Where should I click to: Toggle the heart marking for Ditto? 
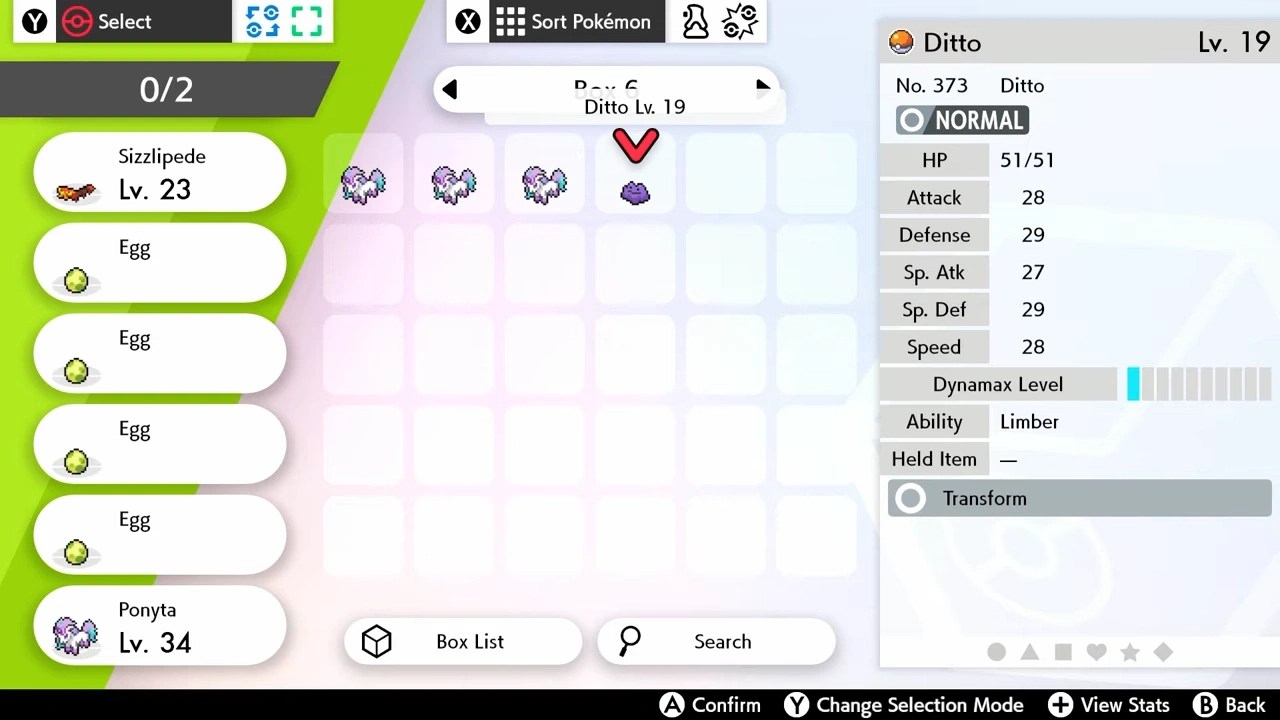[1096, 652]
